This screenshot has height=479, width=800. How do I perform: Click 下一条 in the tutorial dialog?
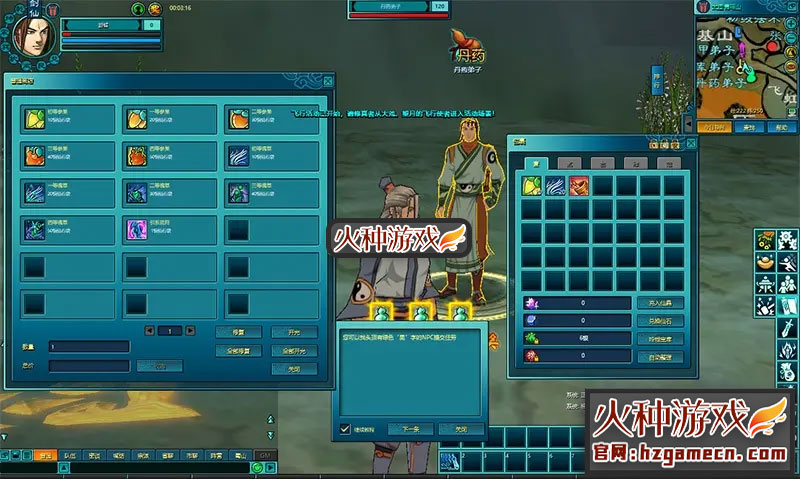410,428
